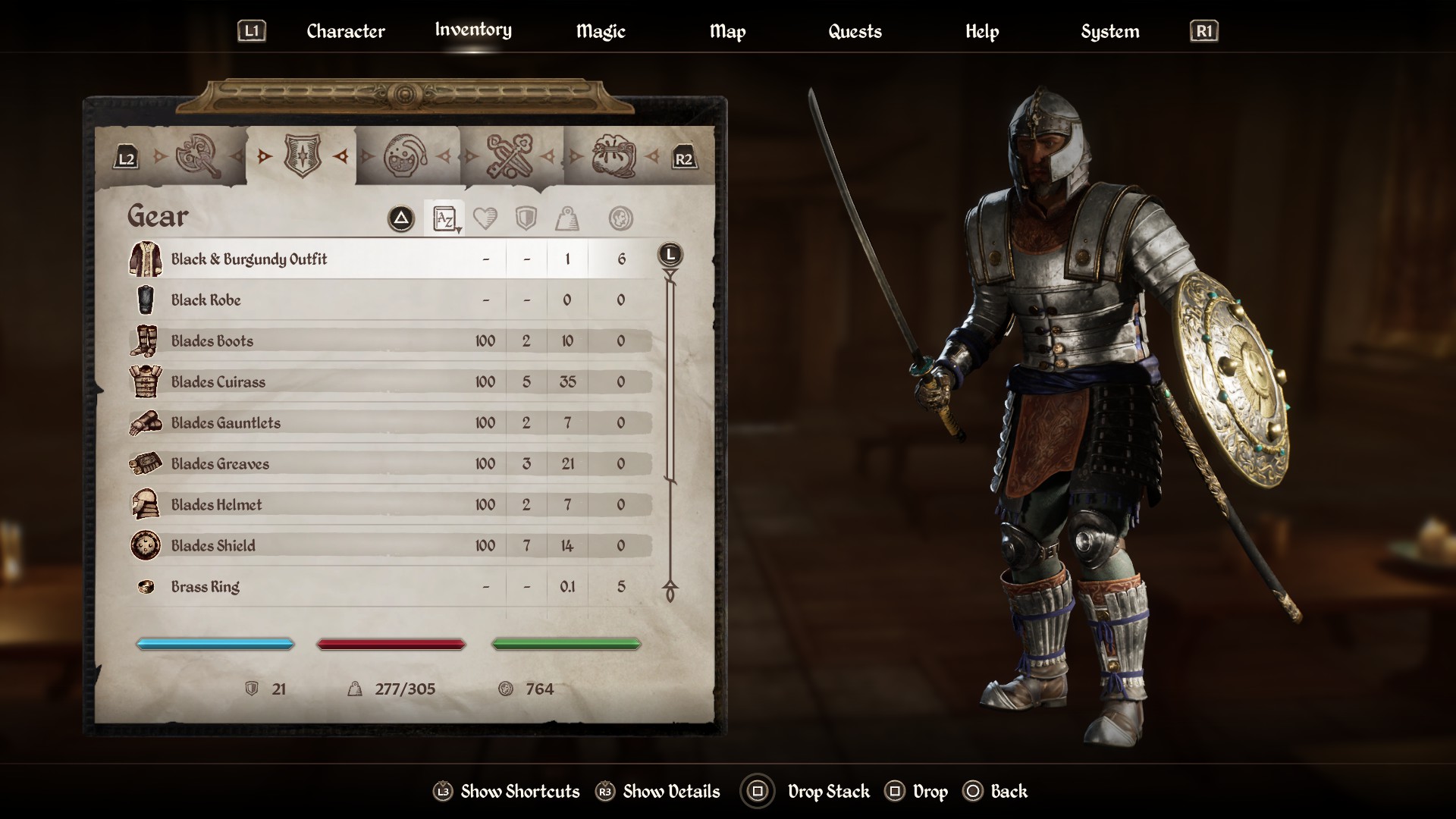1456x819 pixels.
Task: Open the Map tab
Action: [x=727, y=31]
